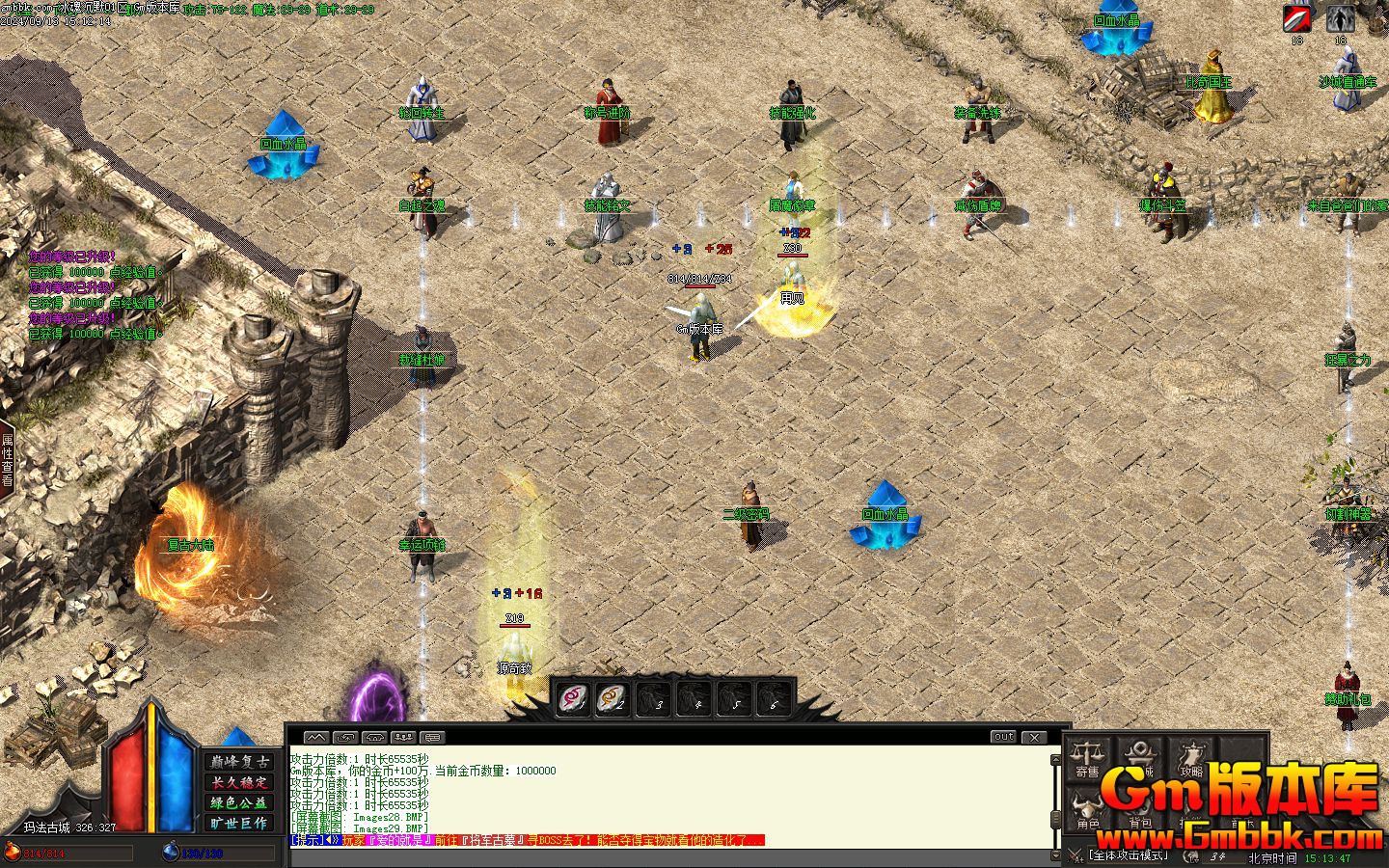The width and height of the screenshot is (1389, 868).
Task: Open the 背包 bag inventory
Action: click(x=1140, y=810)
